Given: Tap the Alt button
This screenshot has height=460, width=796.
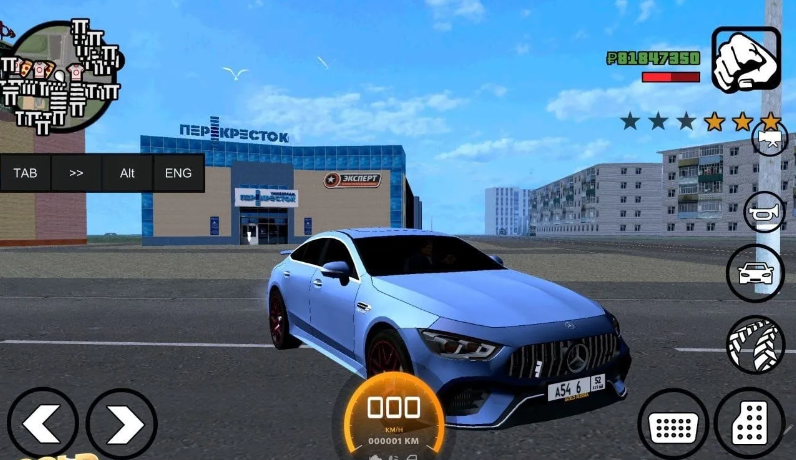Looking at the screenshot, I should click(127, 173).
